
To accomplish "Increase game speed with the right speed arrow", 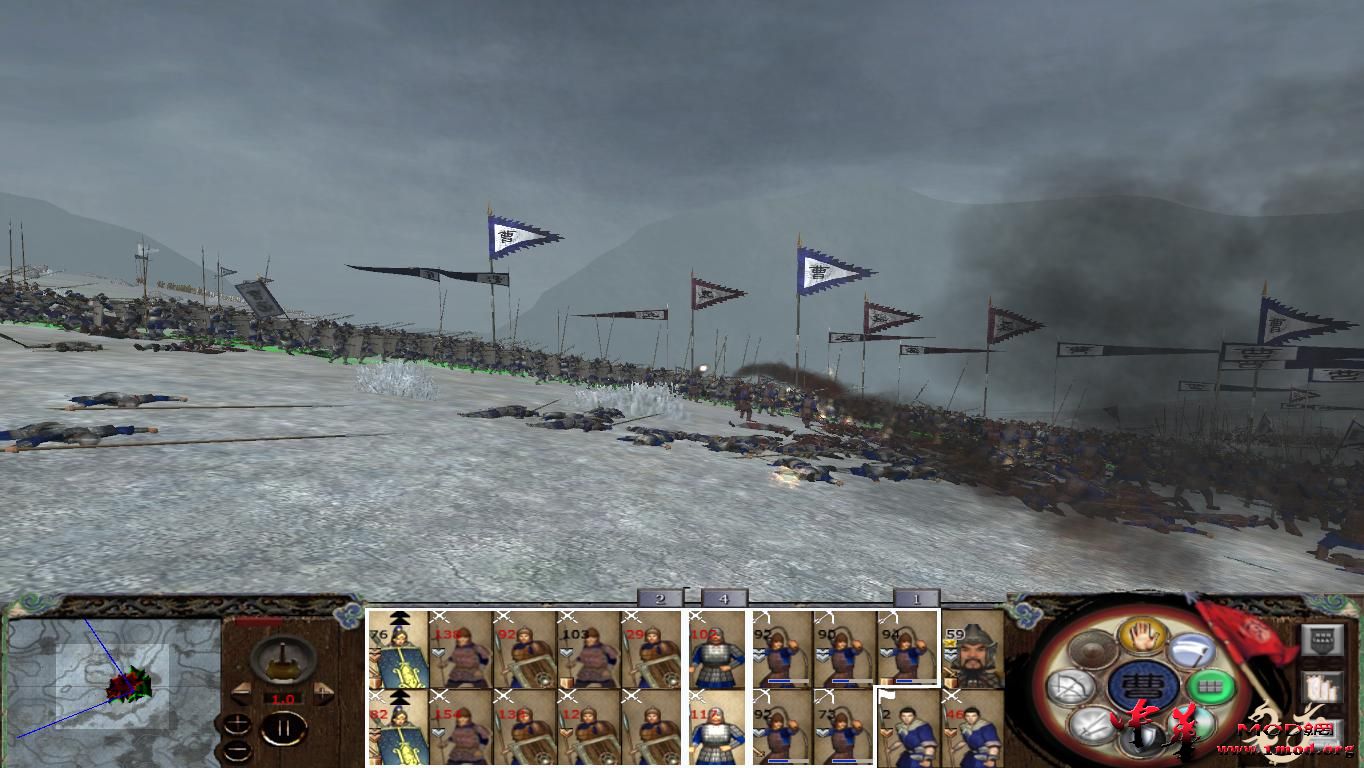I will pyautogui.click(x=322, y=693).
